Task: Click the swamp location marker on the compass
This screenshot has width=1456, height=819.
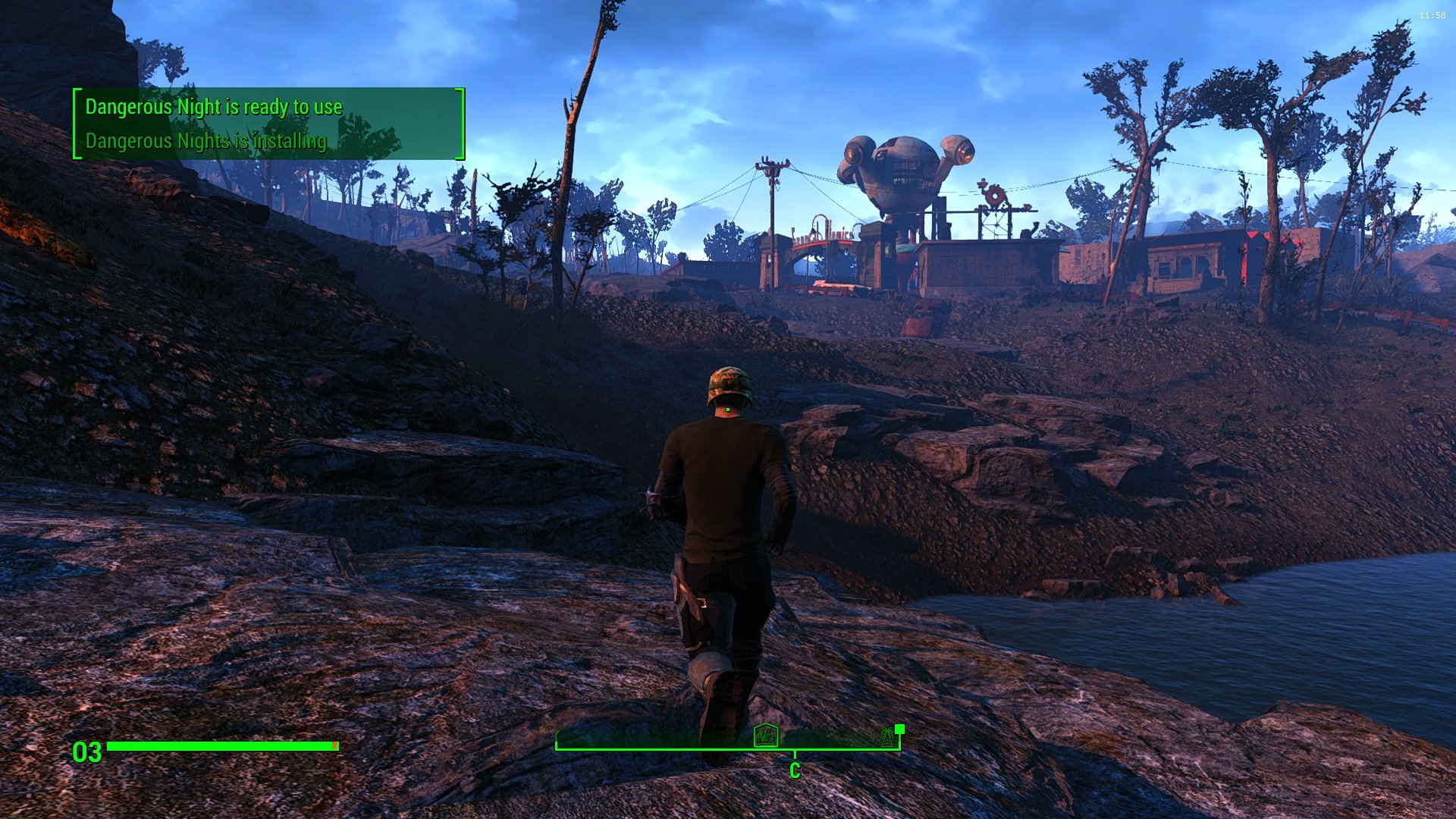Action: [766, 735]
